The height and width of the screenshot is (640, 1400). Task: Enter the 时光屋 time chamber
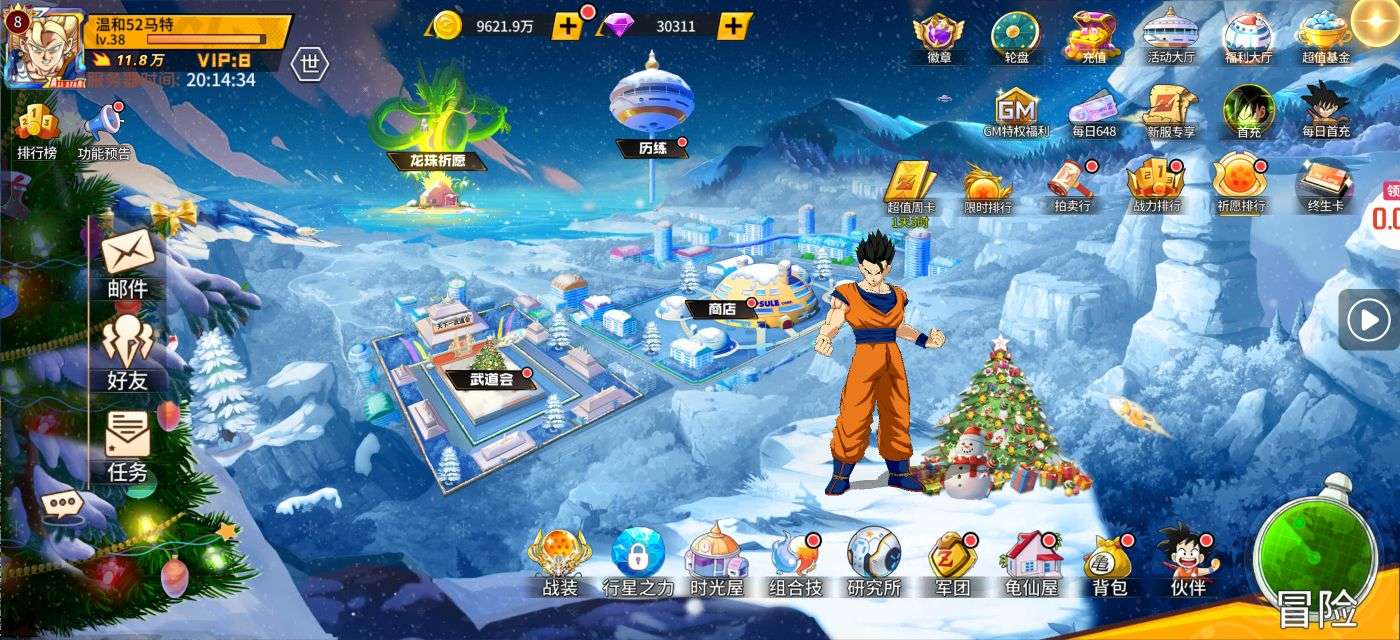716,562
